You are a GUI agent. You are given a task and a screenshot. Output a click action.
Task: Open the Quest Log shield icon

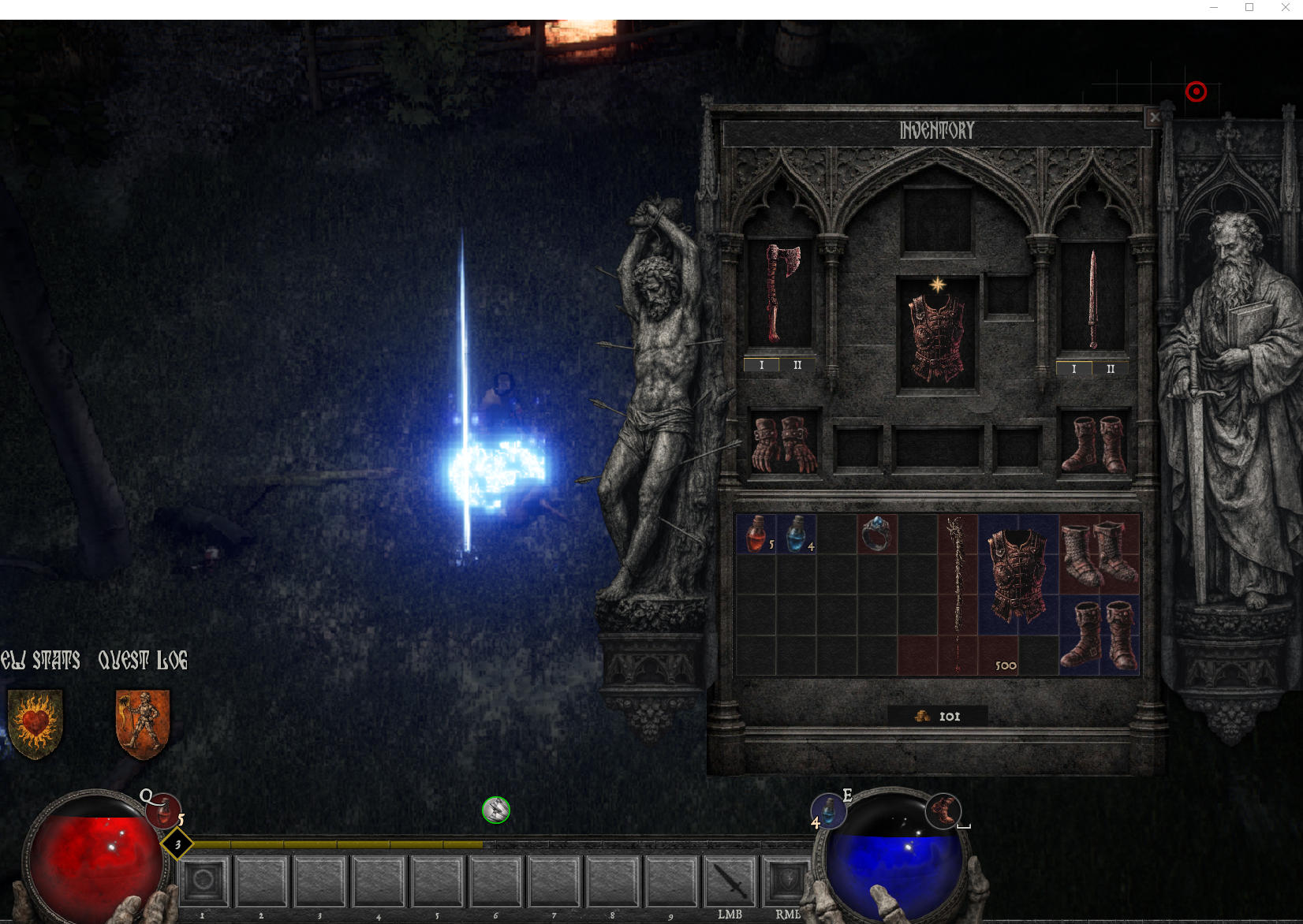point(143,723)
